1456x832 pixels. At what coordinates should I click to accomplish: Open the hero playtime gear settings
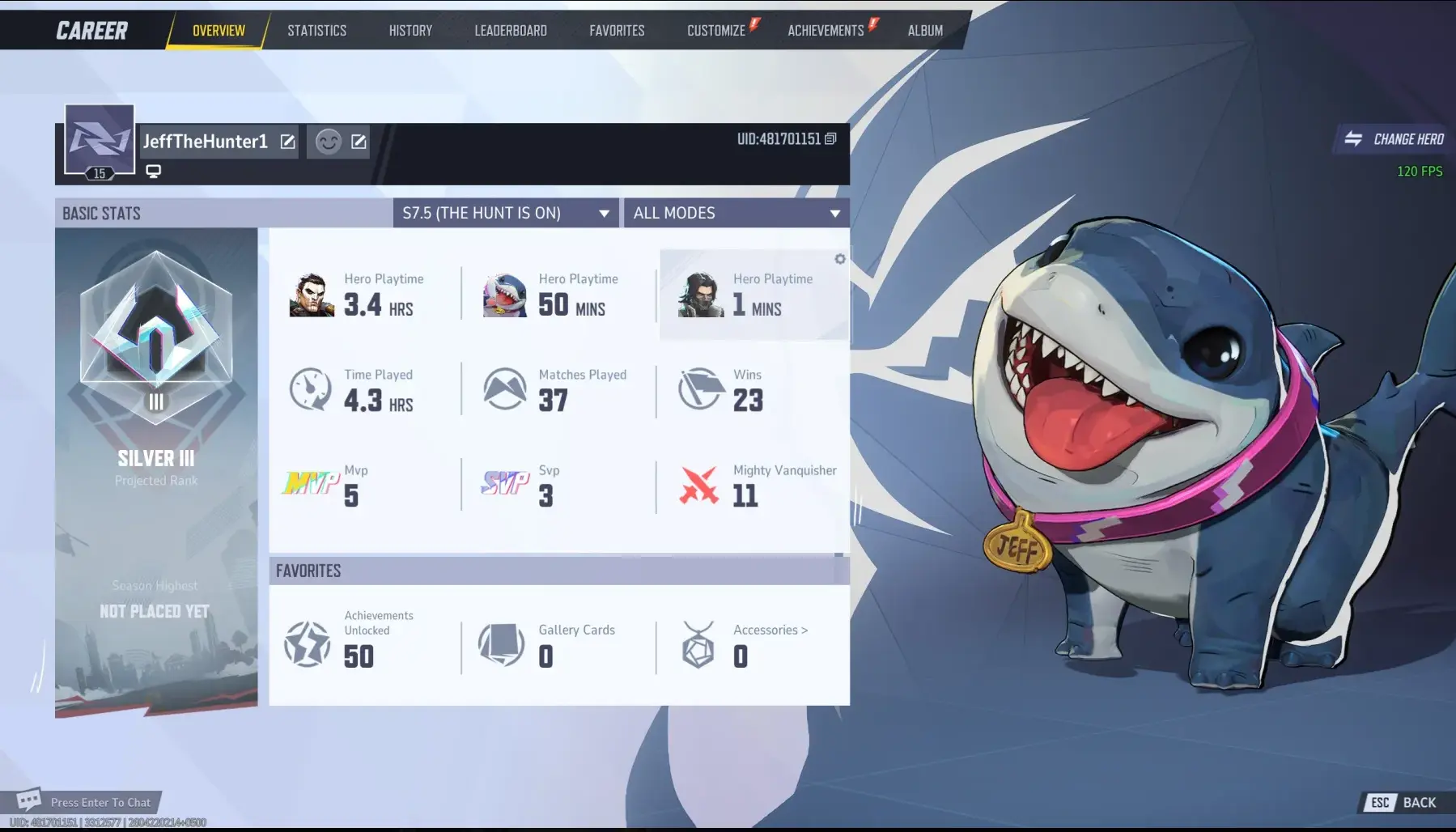(840, 259)
